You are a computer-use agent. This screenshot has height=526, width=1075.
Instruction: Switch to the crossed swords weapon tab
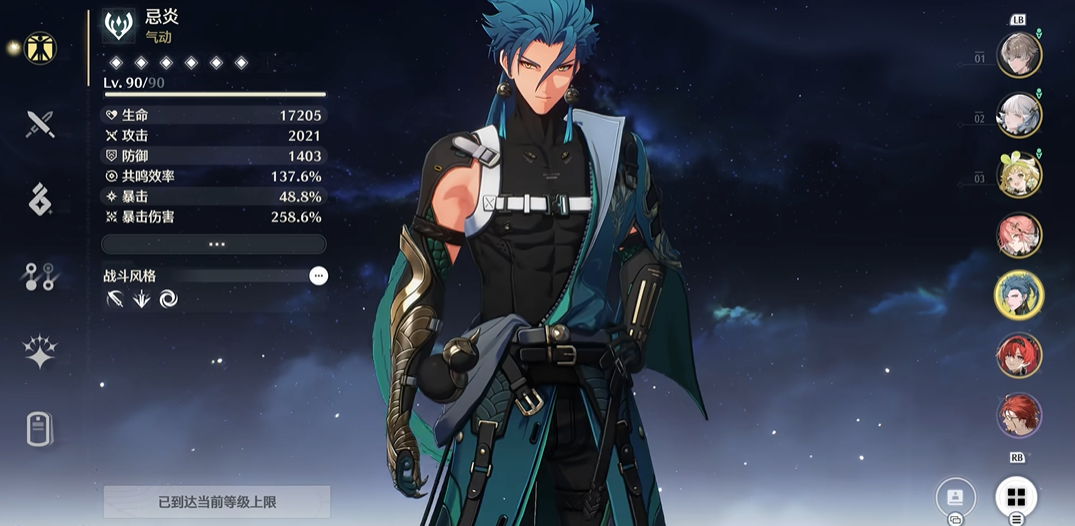(40, 124)
